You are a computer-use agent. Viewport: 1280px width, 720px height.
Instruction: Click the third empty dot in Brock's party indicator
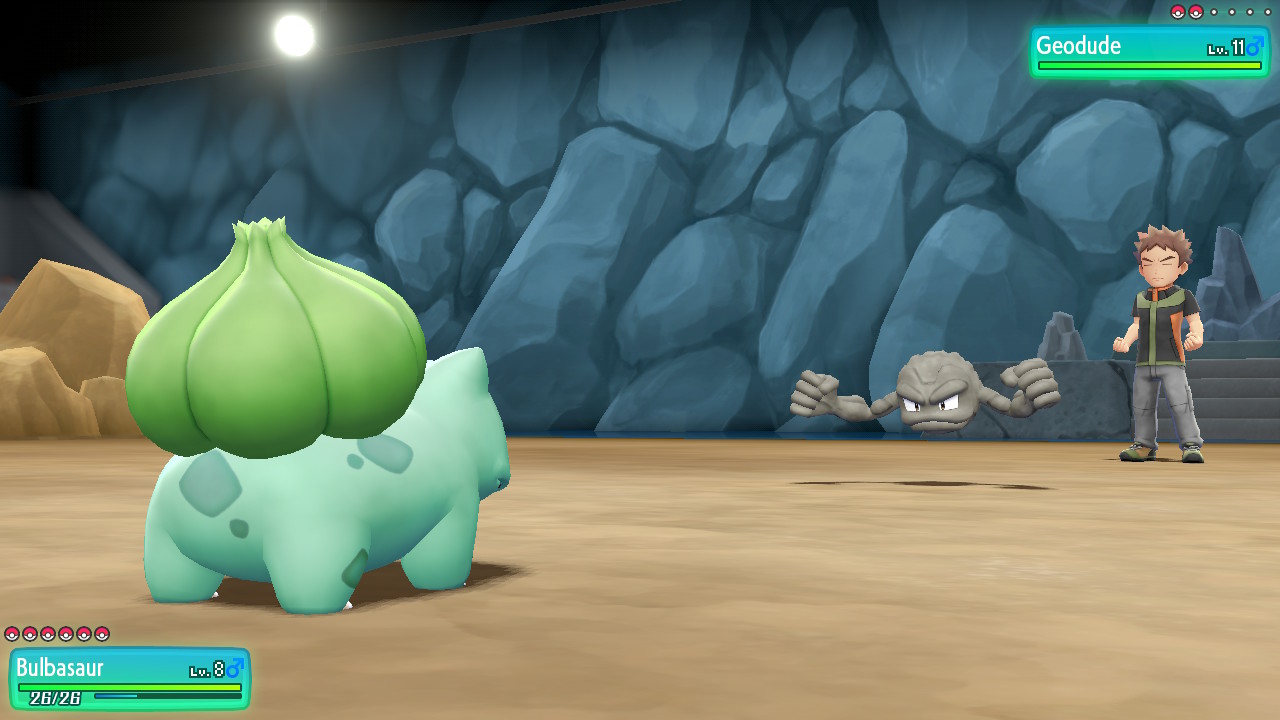[1249, 12]
